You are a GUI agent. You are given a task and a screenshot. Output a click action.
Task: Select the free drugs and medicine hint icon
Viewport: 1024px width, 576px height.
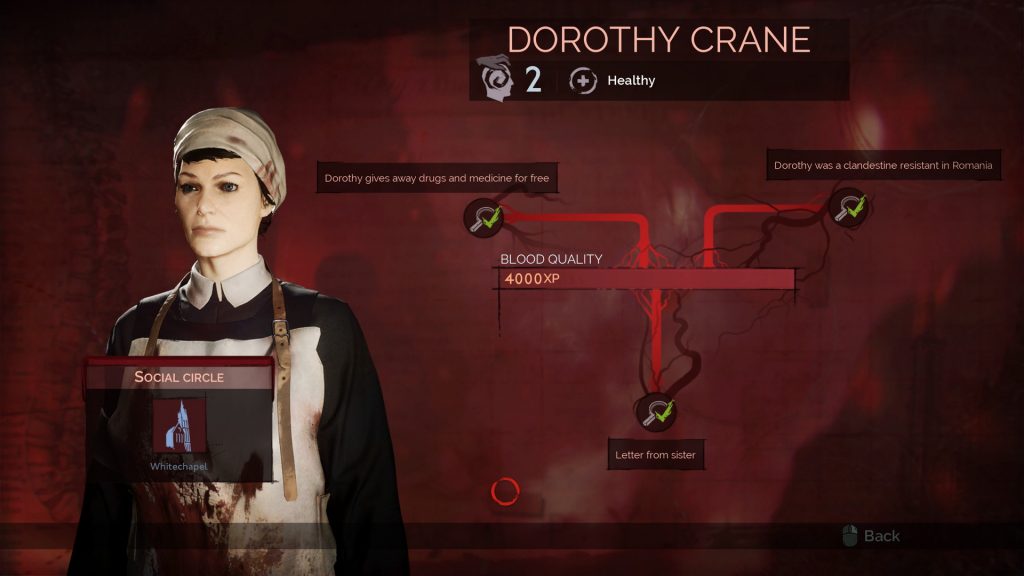click(484, 216)
